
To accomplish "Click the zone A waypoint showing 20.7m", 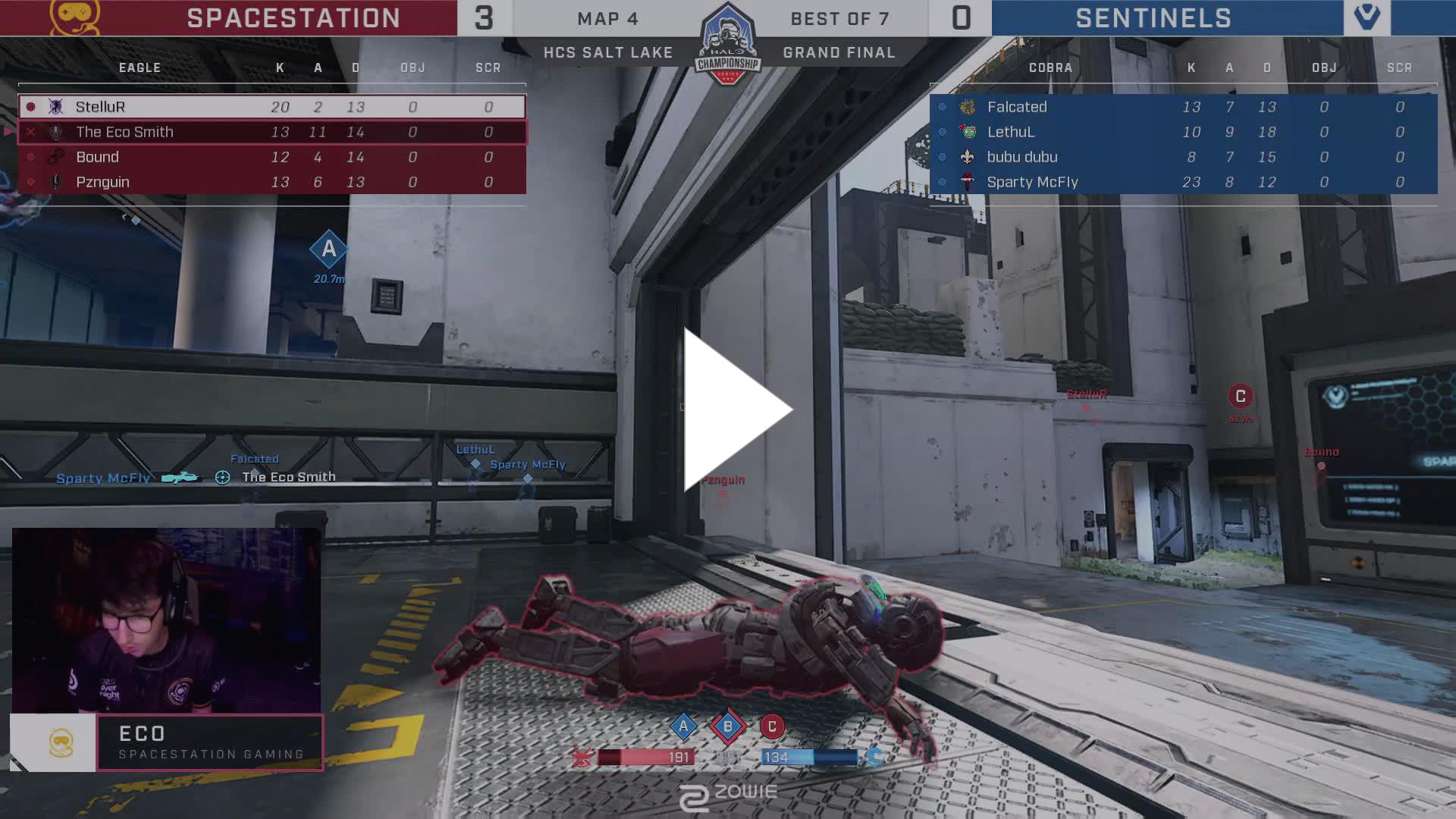I will (328, 249).
